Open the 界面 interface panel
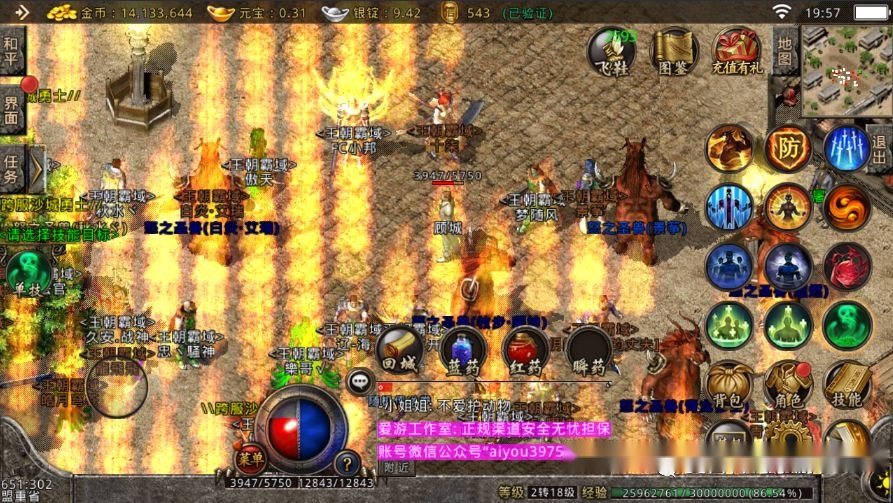Screen dimensions: 893x503 [x=11, y=109]
